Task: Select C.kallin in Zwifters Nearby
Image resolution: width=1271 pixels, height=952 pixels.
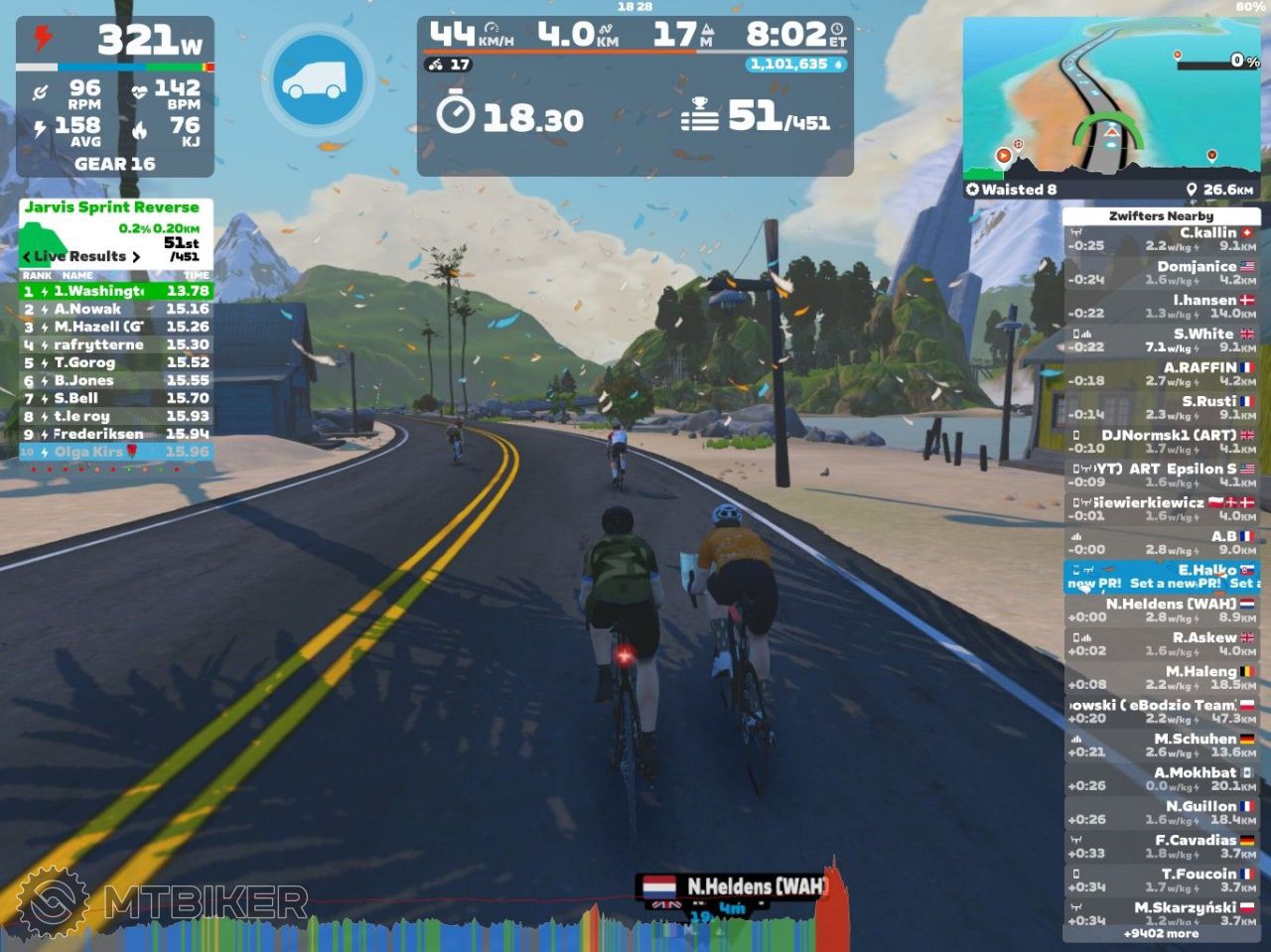Action: (1162, 239)
